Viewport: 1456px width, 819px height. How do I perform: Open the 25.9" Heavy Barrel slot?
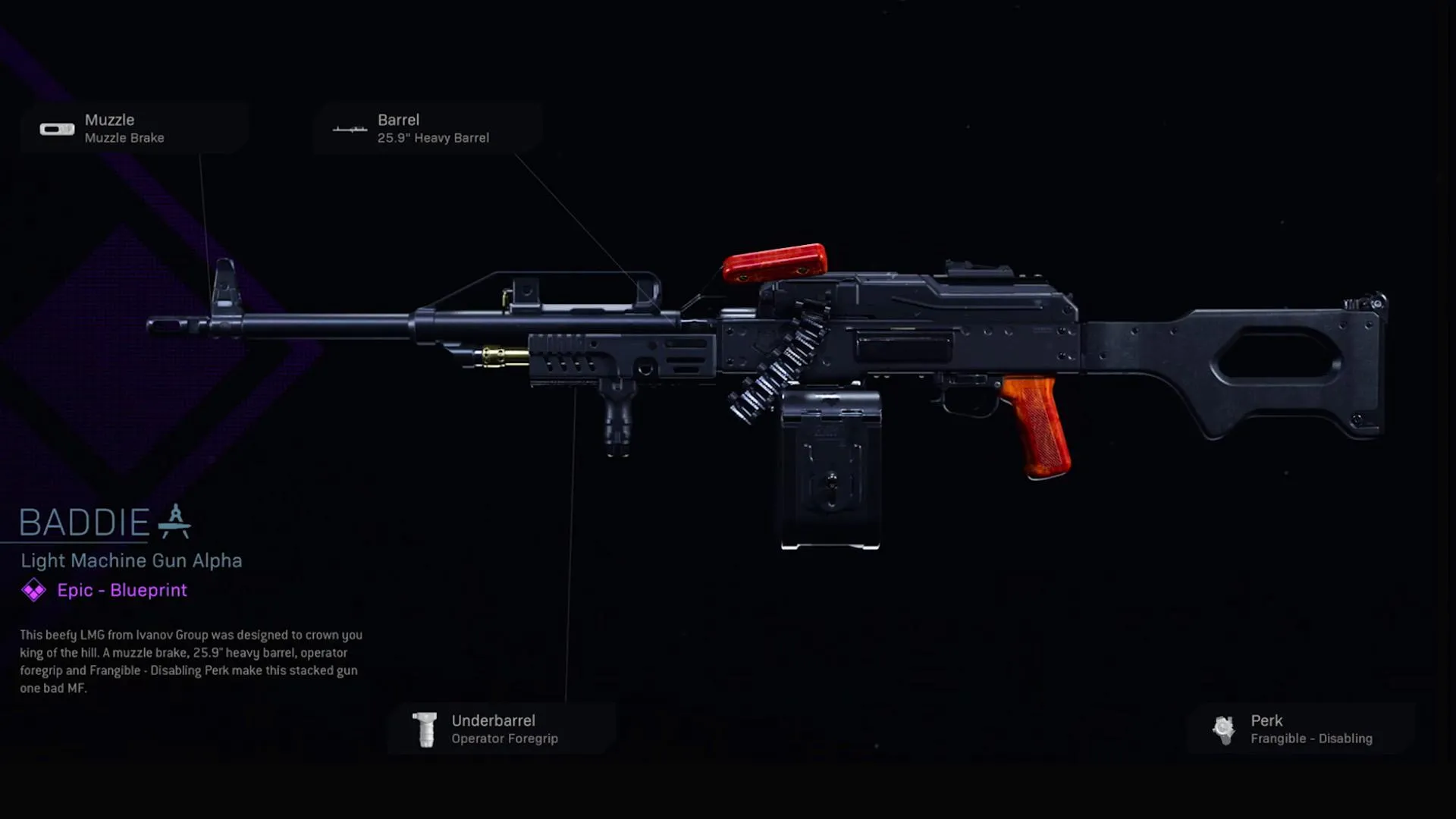click(x=428, y=129)
